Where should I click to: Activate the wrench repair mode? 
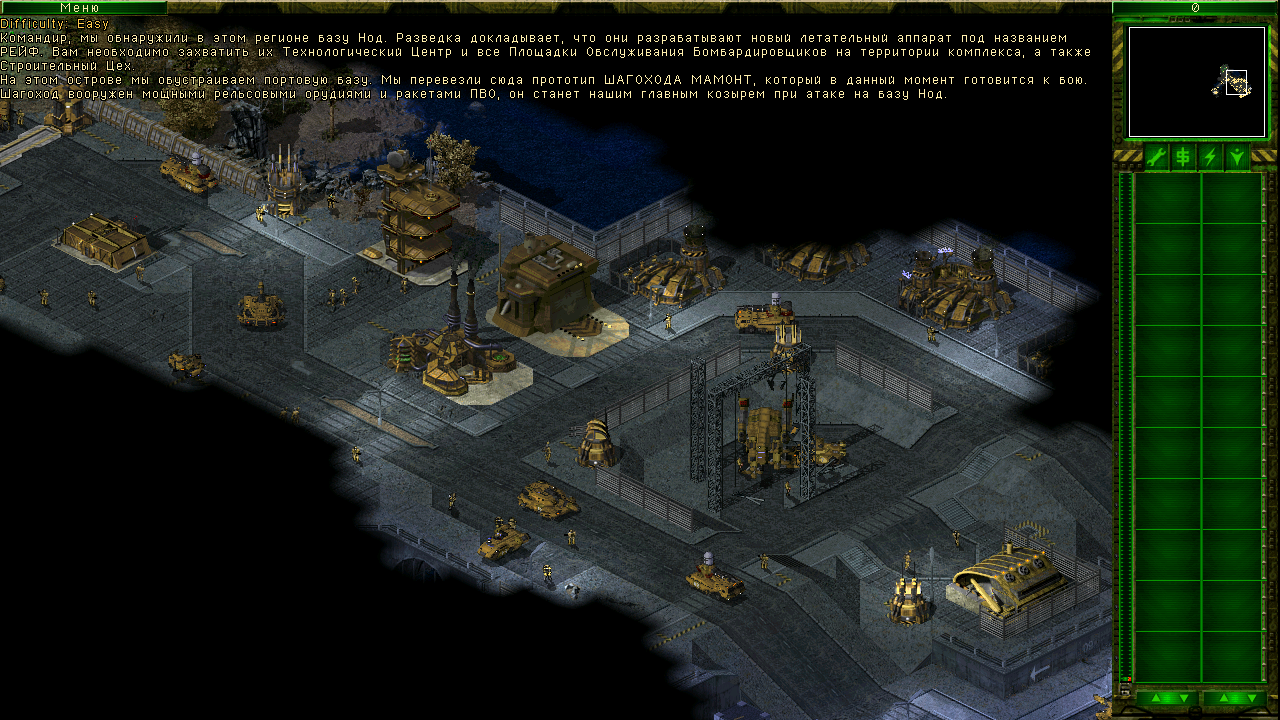[1156, 157]
